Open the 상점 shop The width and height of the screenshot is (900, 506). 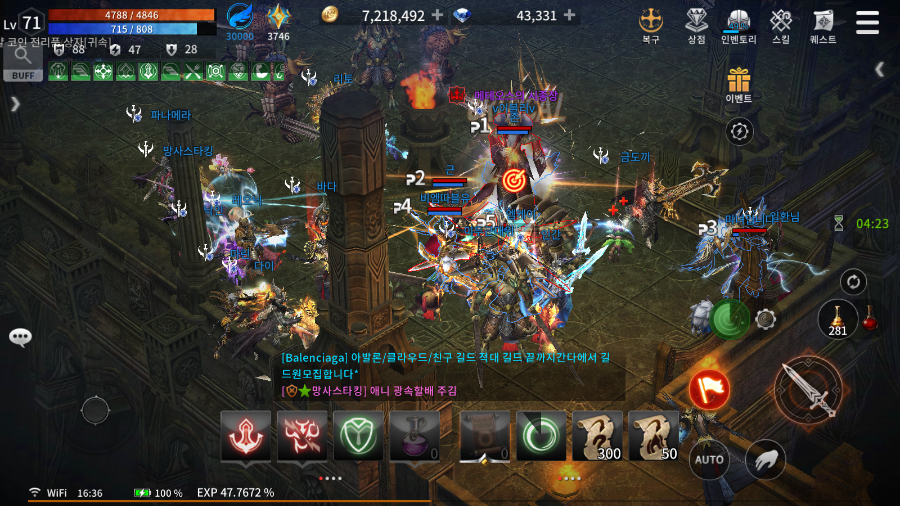click(696, 25)
